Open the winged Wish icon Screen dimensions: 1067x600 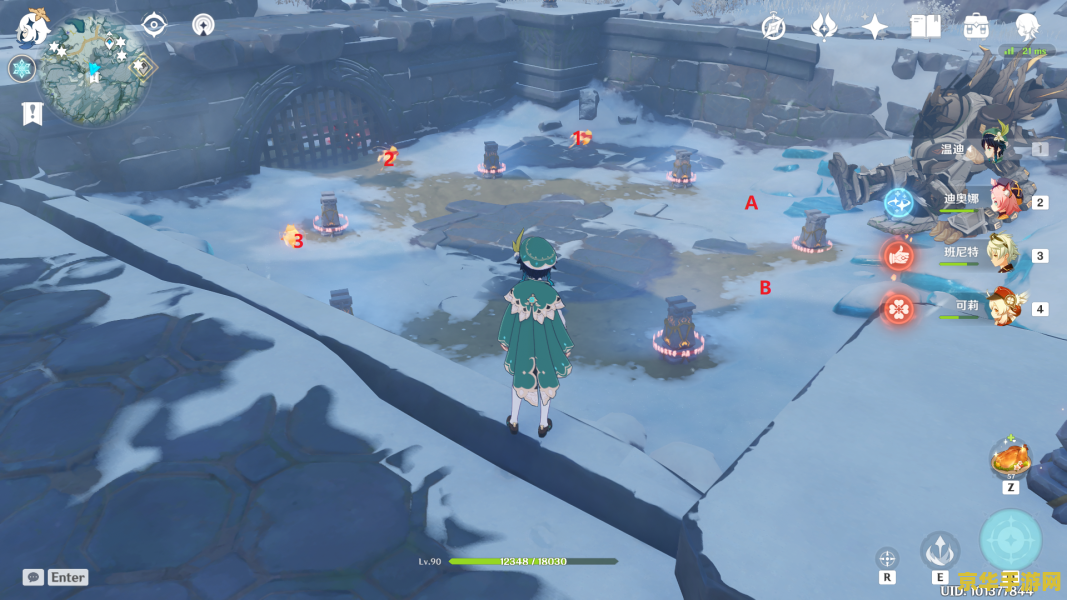823,27
